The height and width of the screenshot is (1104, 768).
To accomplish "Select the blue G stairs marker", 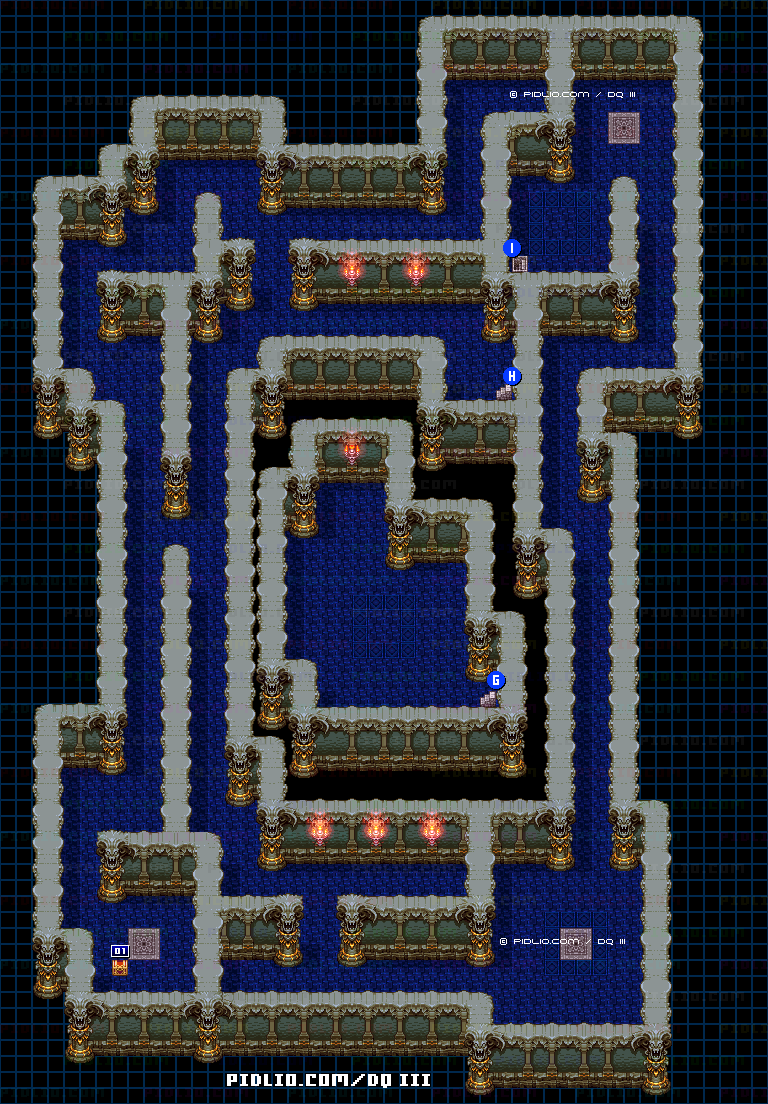I will coord(496,680).
